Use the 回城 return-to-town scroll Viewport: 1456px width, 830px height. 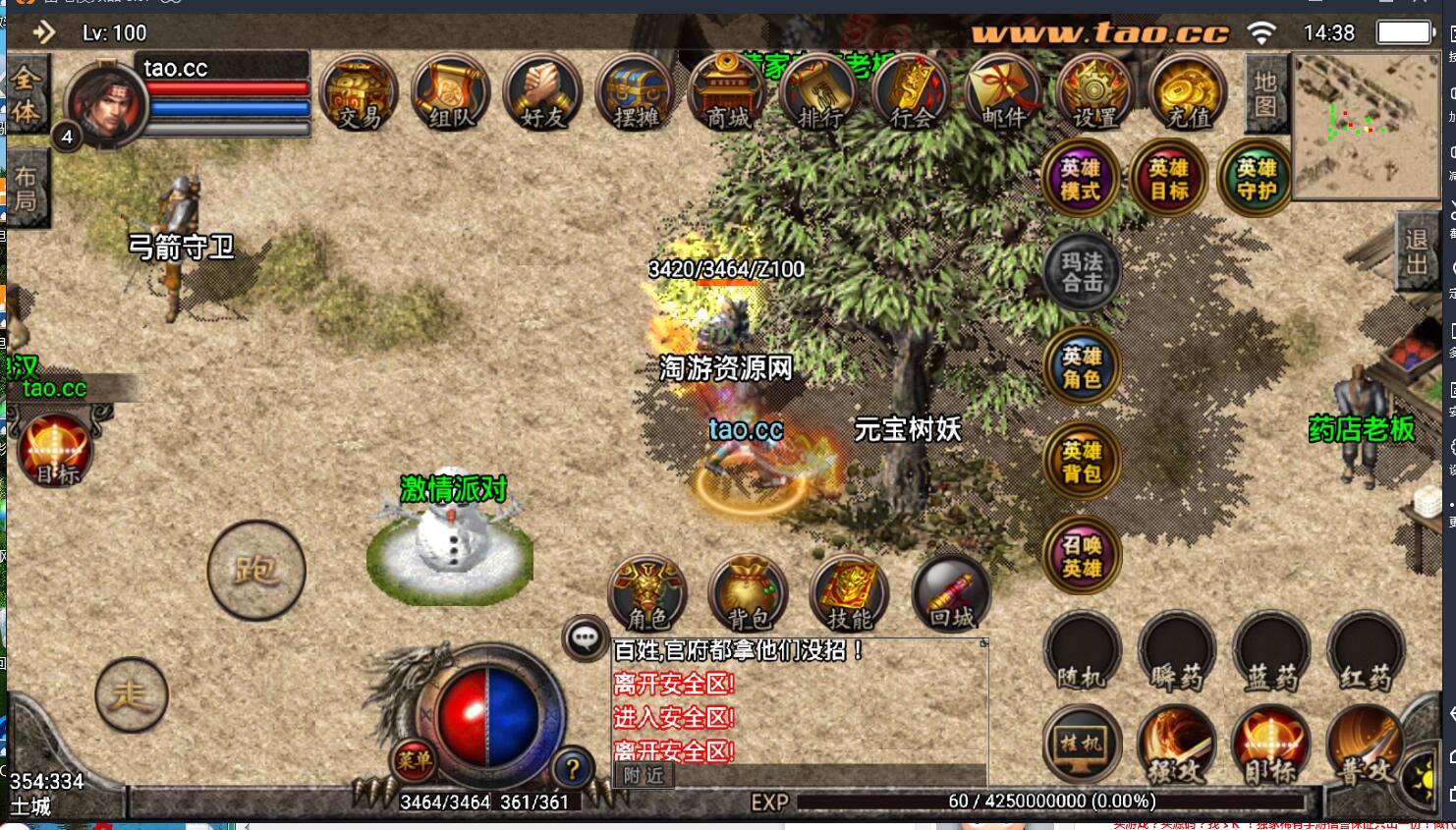[951, 594]
